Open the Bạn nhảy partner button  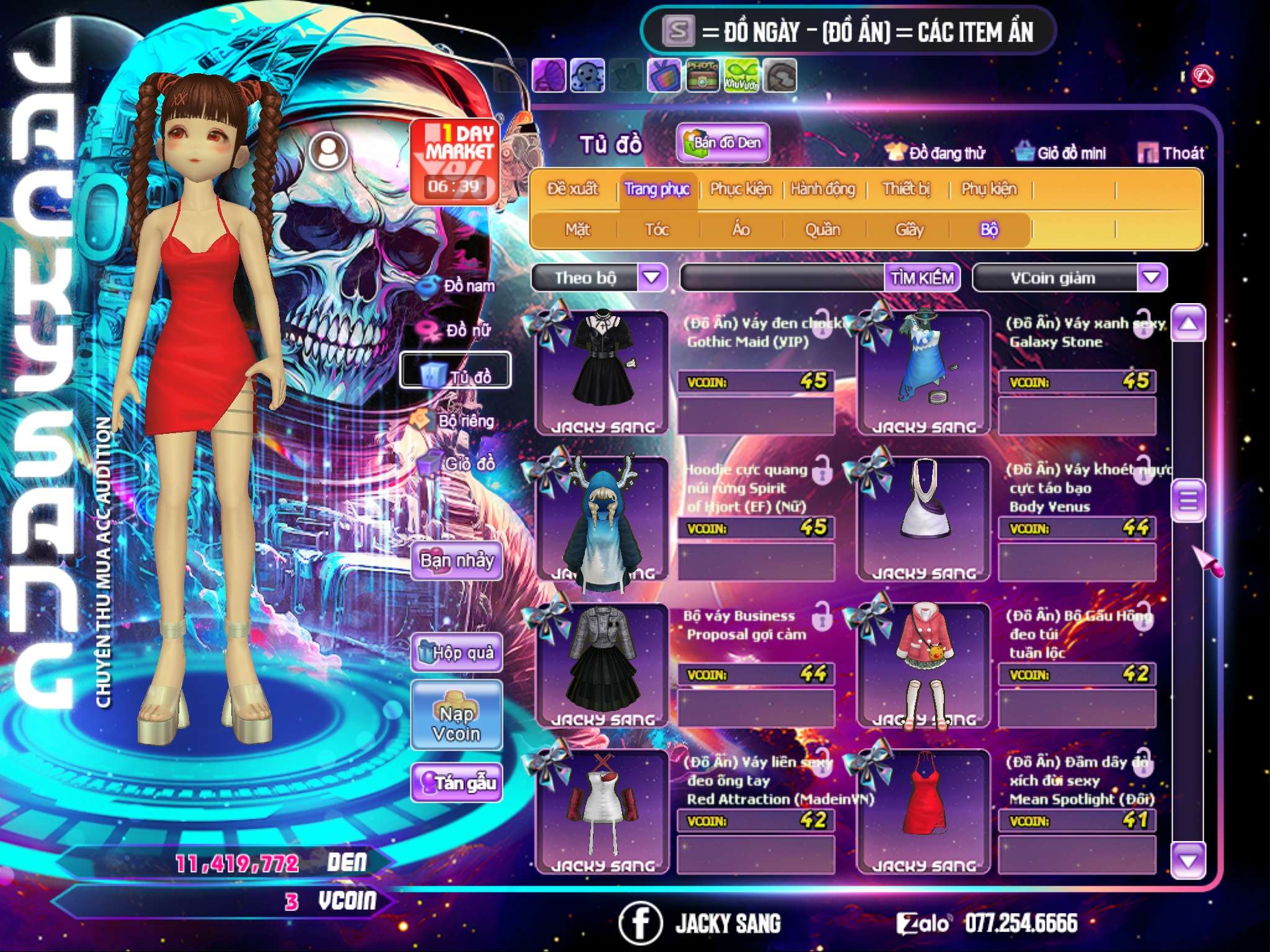457,561
